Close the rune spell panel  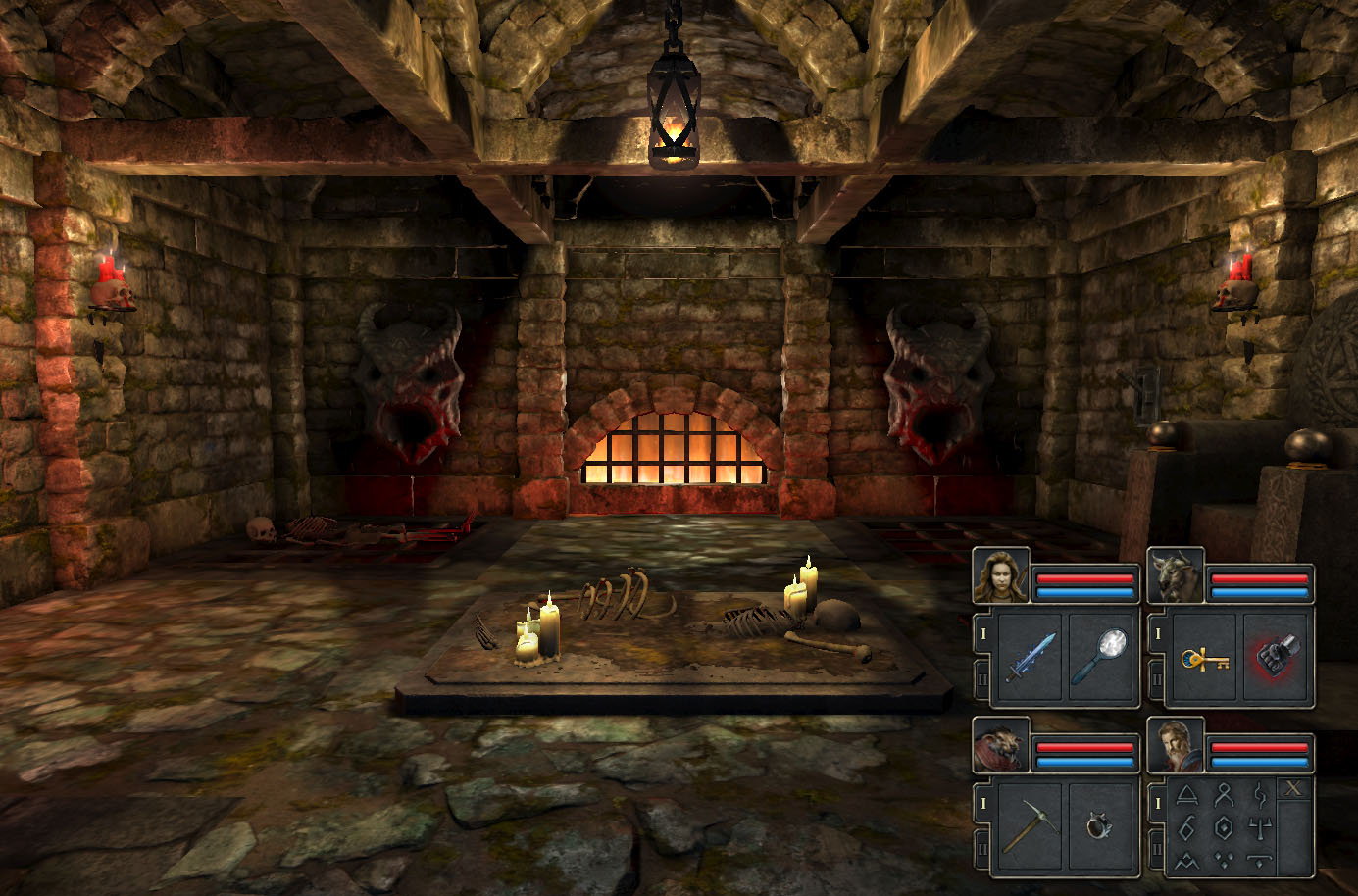pyautogui.click(x=1294, y=788)
